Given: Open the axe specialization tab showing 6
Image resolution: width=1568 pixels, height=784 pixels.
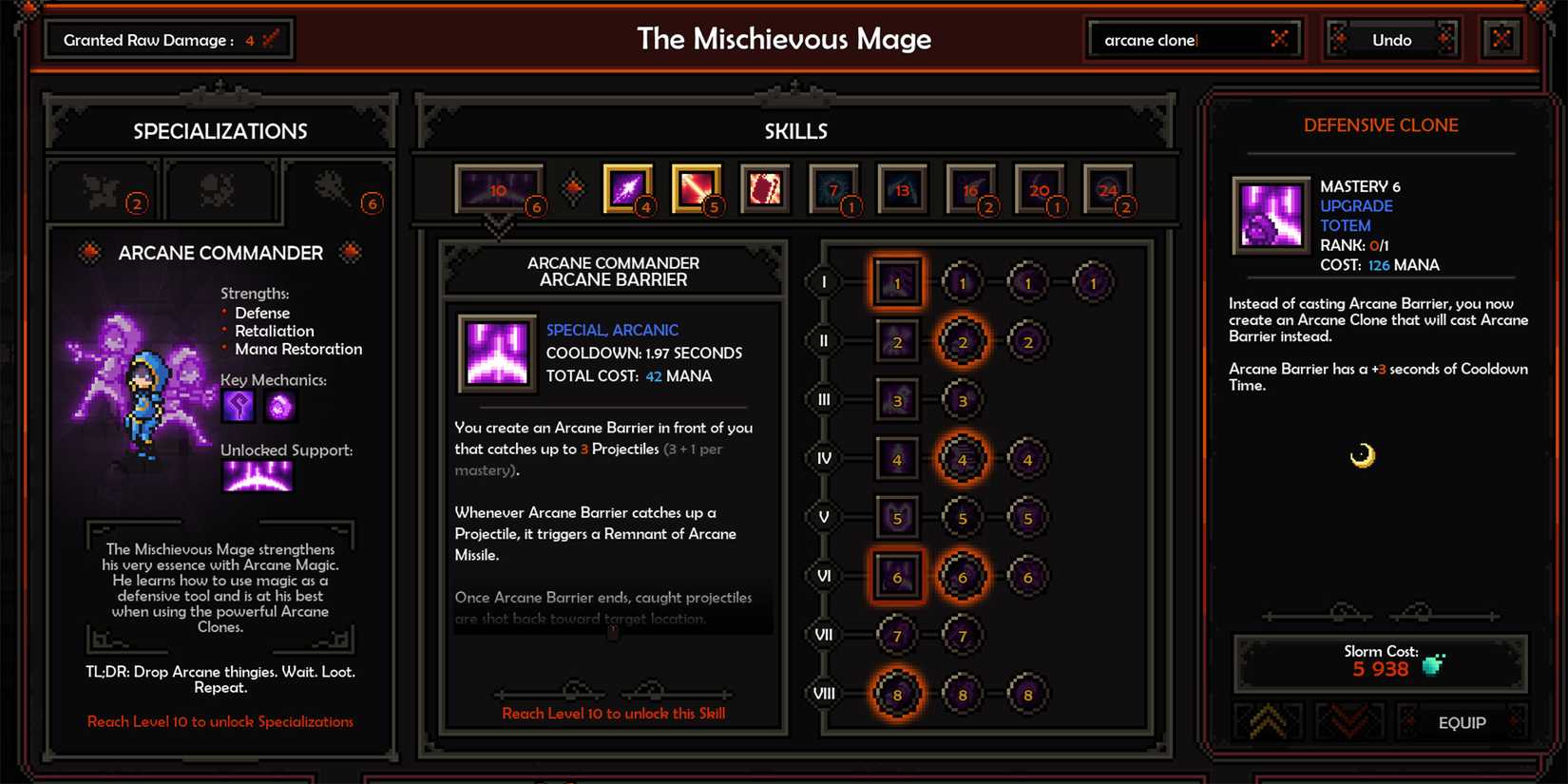Looking at the screenshot, I should point(337,190).
